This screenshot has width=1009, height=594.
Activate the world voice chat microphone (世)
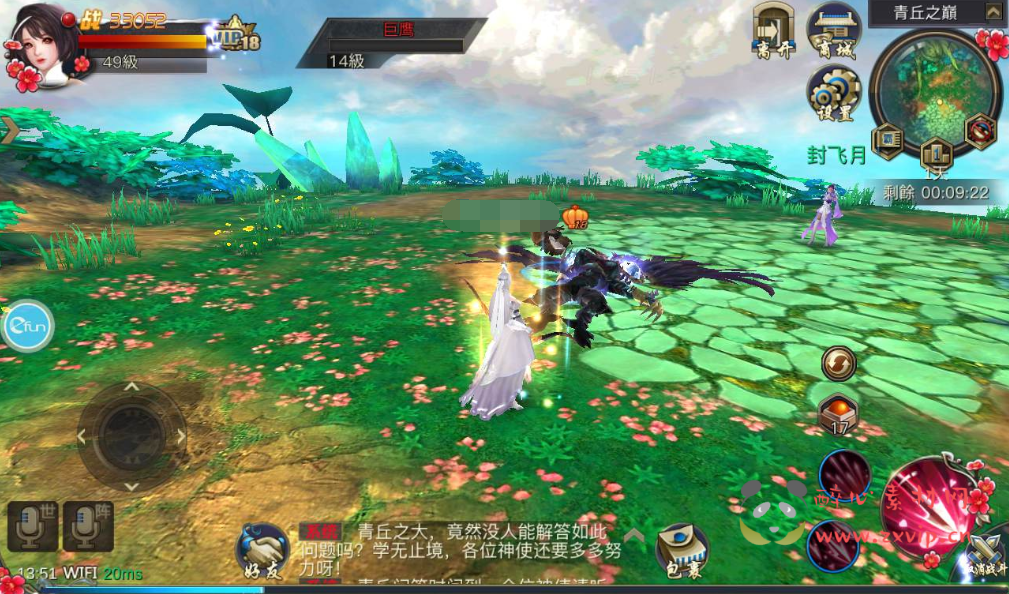(32, 526)
